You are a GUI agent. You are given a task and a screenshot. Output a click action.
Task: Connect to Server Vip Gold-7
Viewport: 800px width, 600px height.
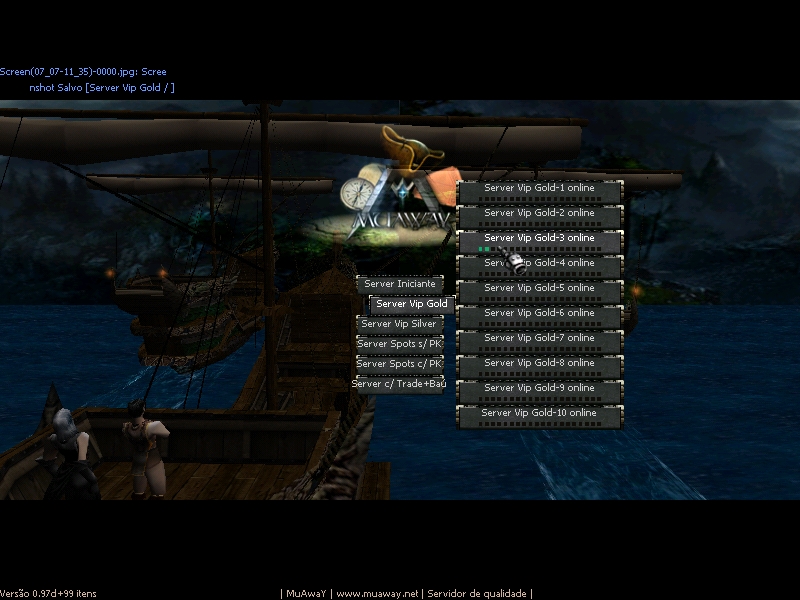pos(539,338)
